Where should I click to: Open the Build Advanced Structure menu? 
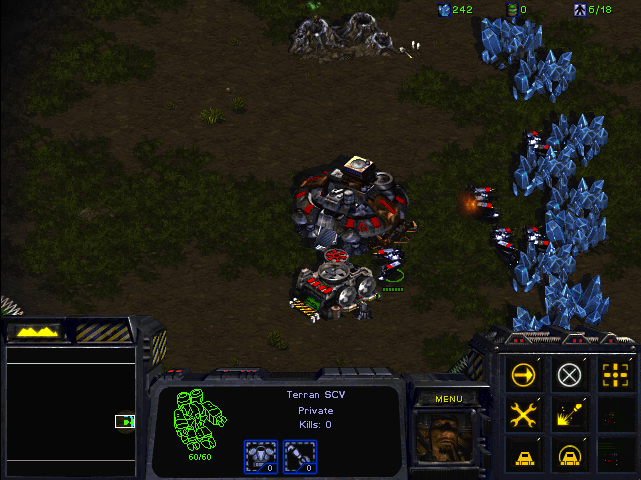click(570, 454)
